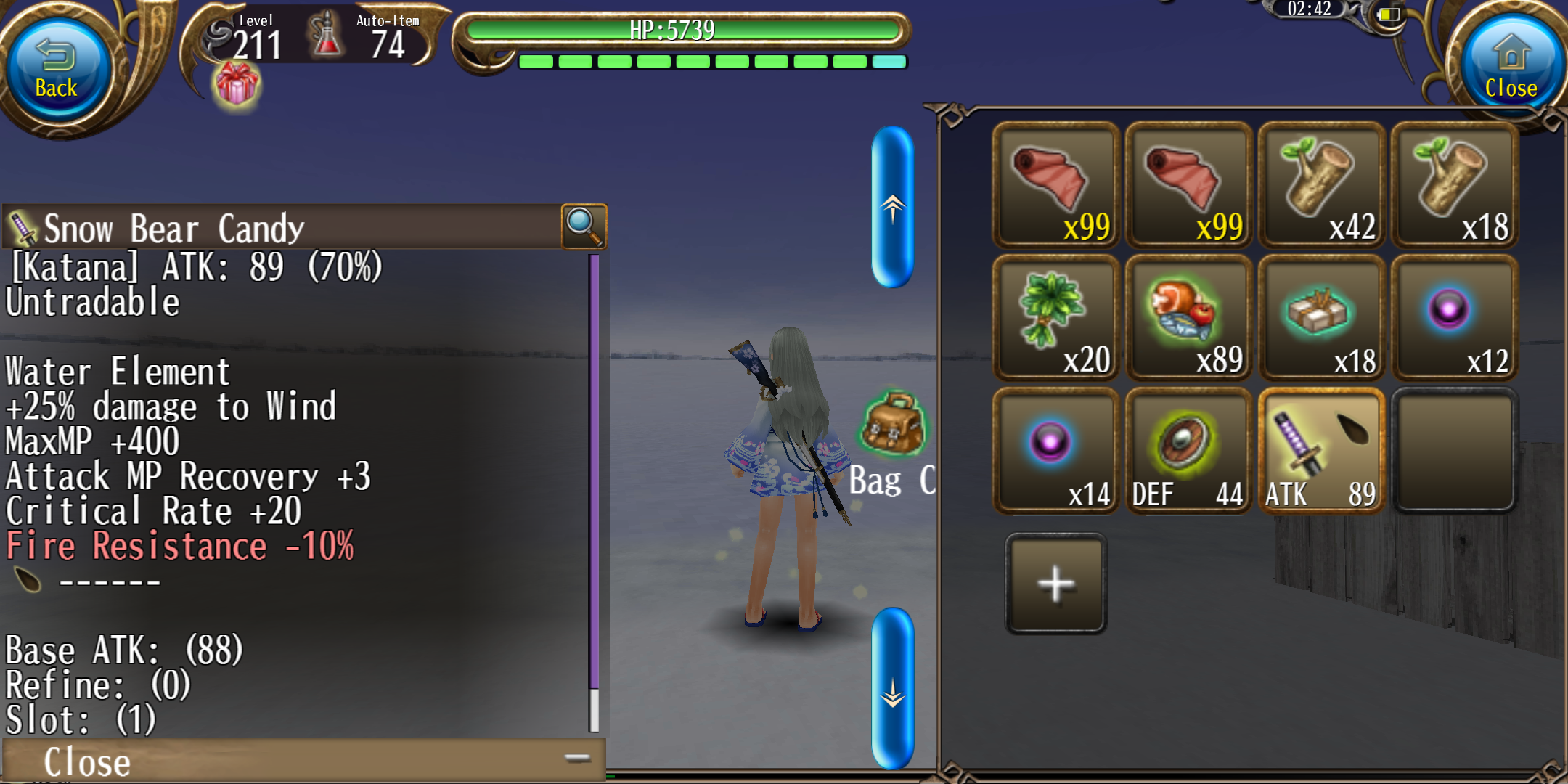The height and width of the screenshot is (784, 1568).
Task: Choose the round shield DEF 44
Action: point(1188,451)
